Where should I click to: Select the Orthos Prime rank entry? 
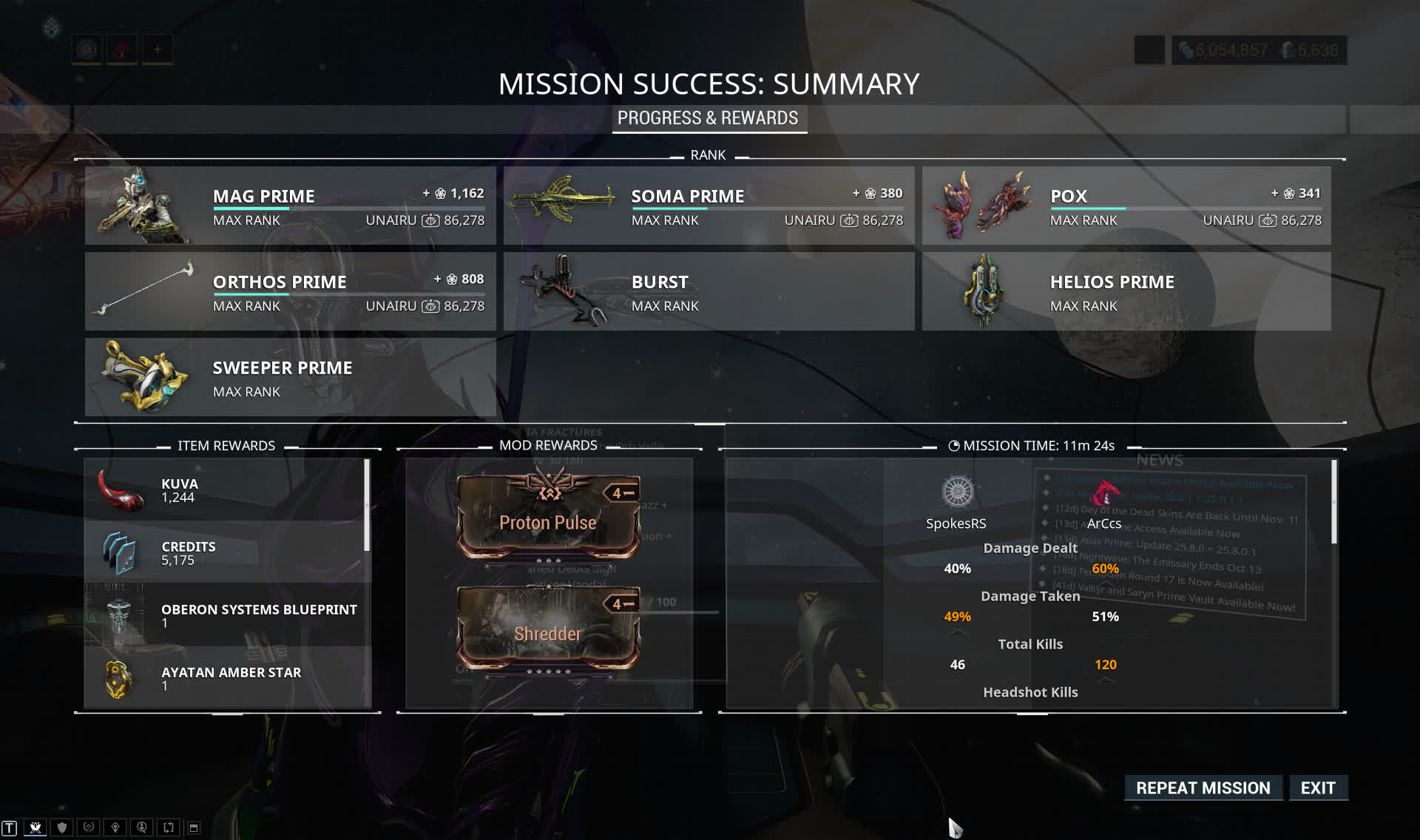(x=290, y=291)
